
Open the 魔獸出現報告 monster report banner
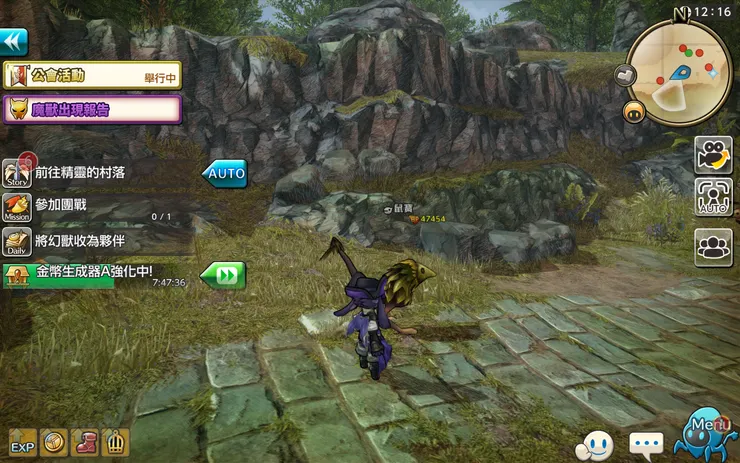(x=92, y=109)
